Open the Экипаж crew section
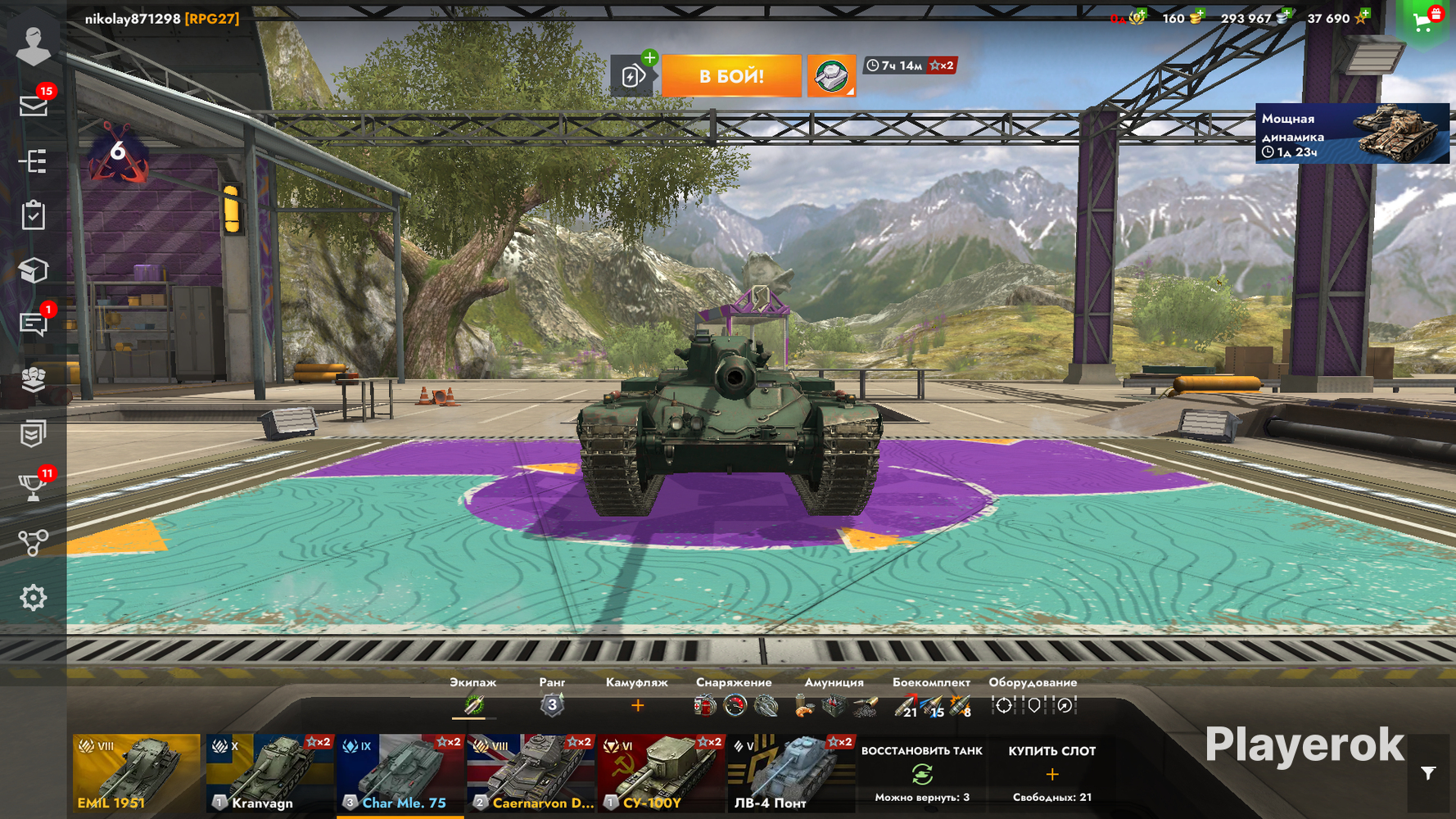This screenshot has height=819, width=1456. [x=473, y=704]
